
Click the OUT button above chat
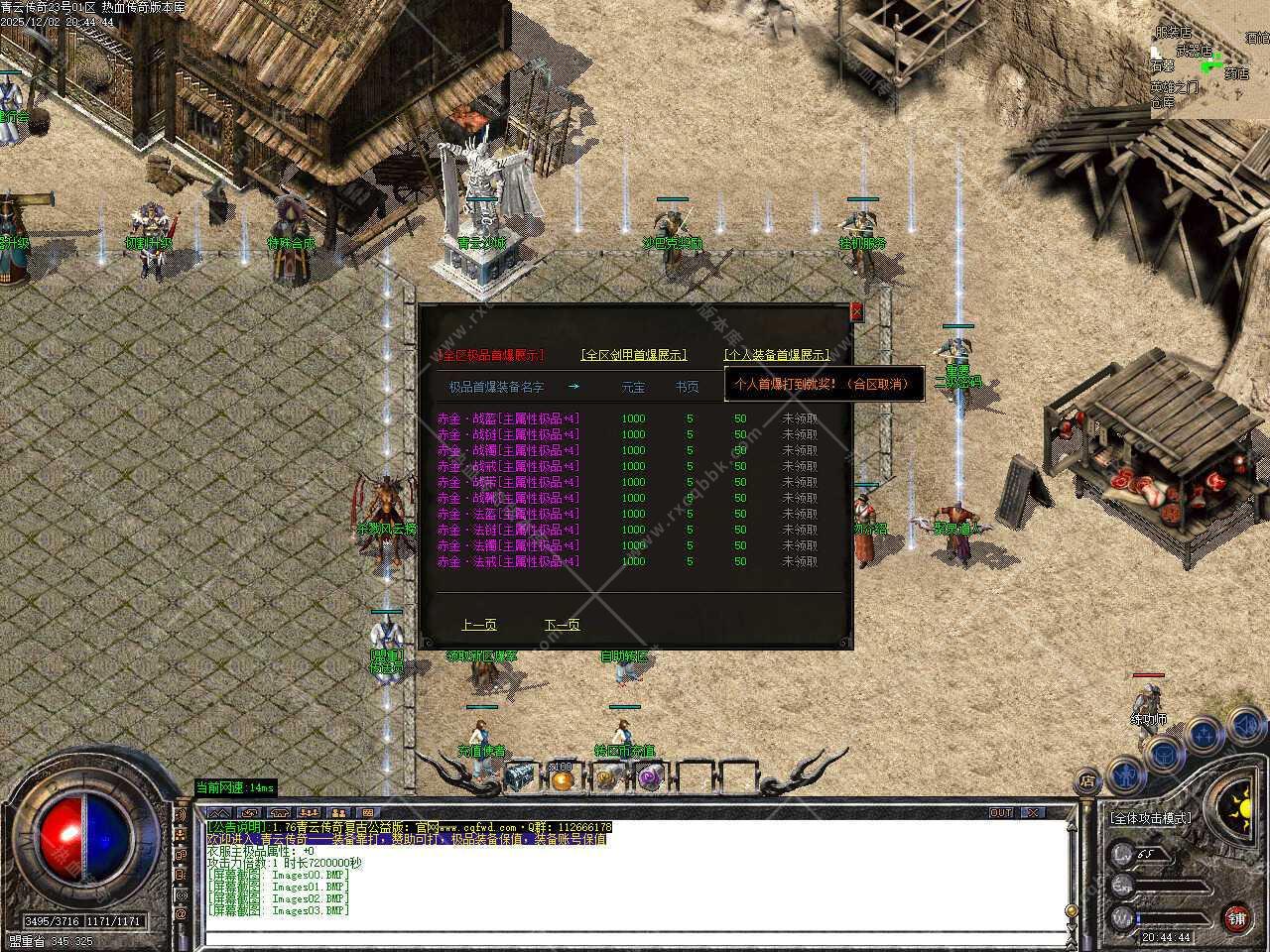[x=1001, y=813]
